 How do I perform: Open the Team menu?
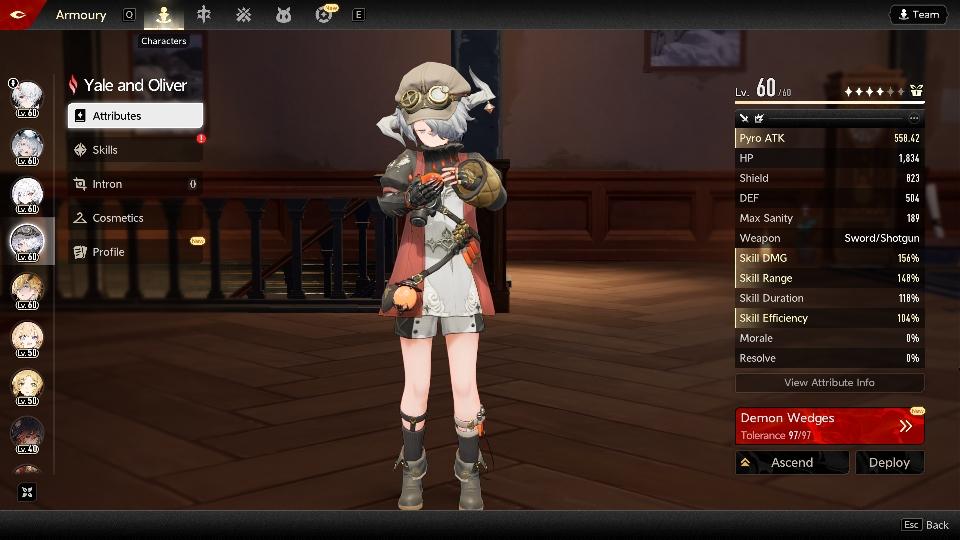pos(918,14)
